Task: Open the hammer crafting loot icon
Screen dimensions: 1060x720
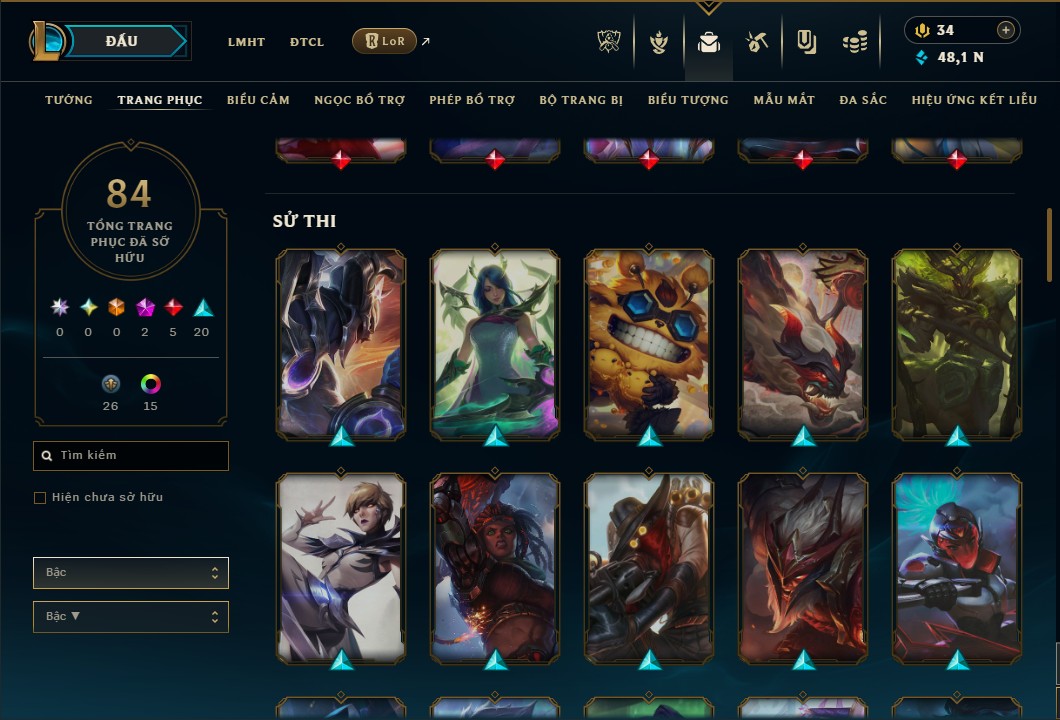Action: point(757,42)
